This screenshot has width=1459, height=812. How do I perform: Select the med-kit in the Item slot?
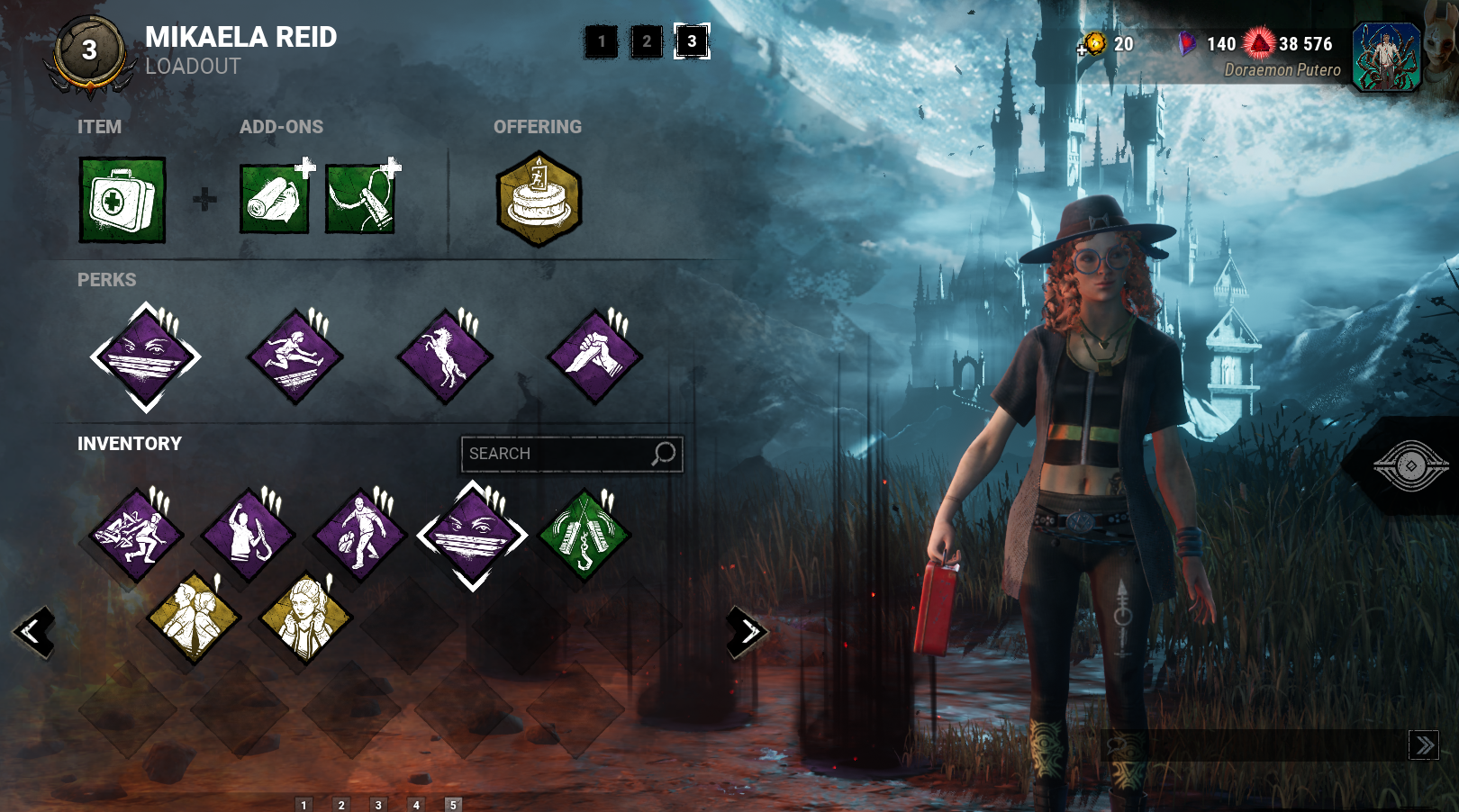tap(122, 200)
